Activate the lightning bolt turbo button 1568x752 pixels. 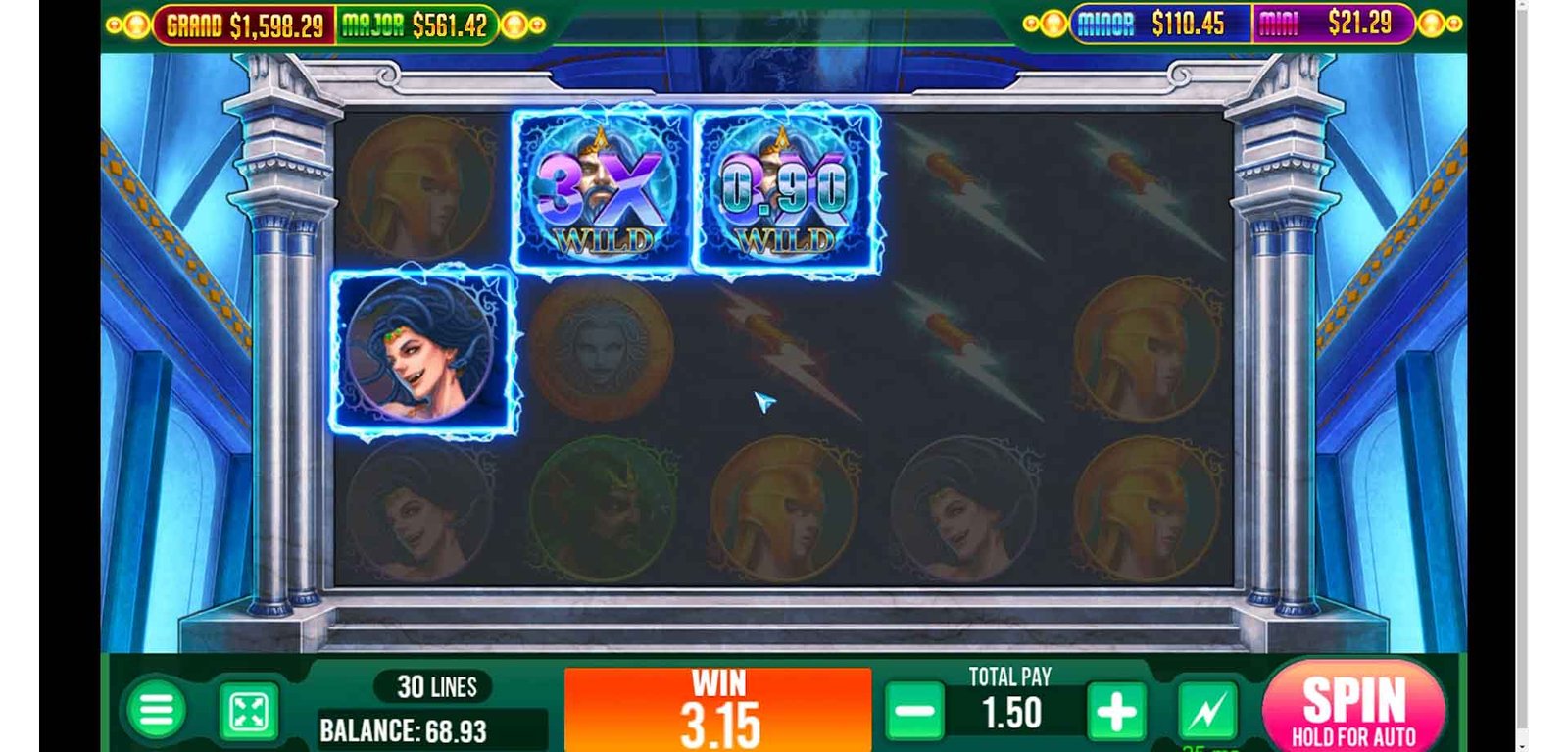click(x=1206, y=712)
